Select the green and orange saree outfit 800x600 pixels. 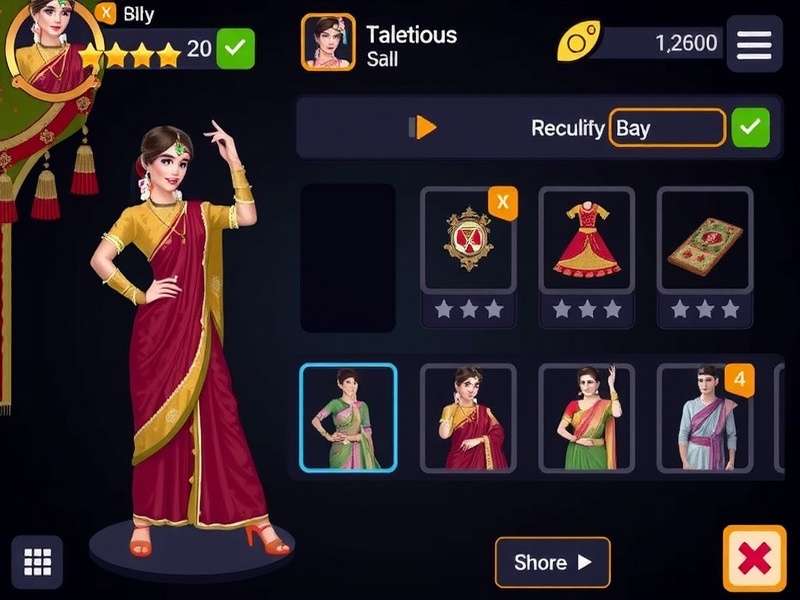(x=586, y=418)
